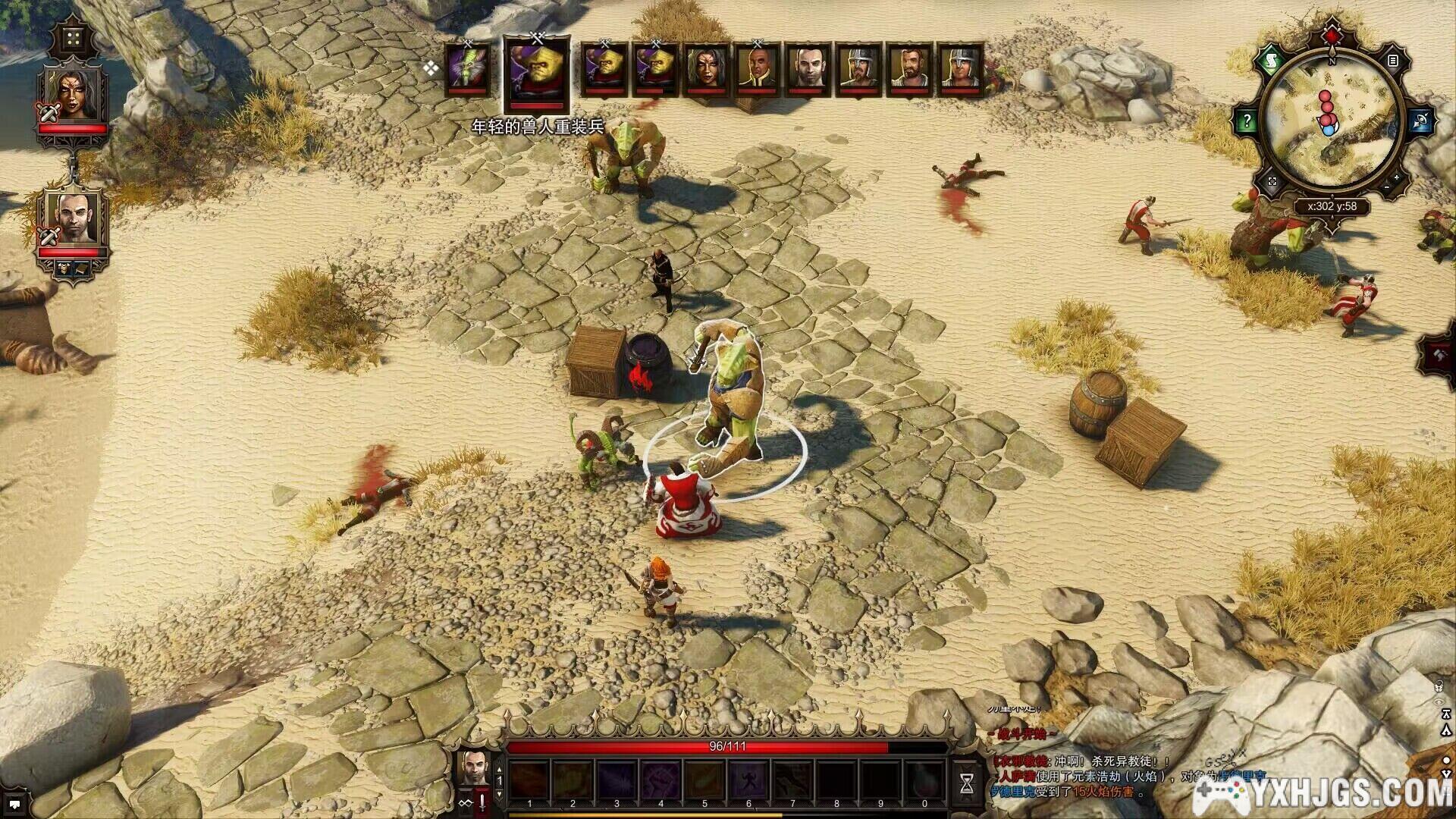This screenshot has width=1456, height=819.
Task: Select the female party member portrait
Action: click(73, 93)
